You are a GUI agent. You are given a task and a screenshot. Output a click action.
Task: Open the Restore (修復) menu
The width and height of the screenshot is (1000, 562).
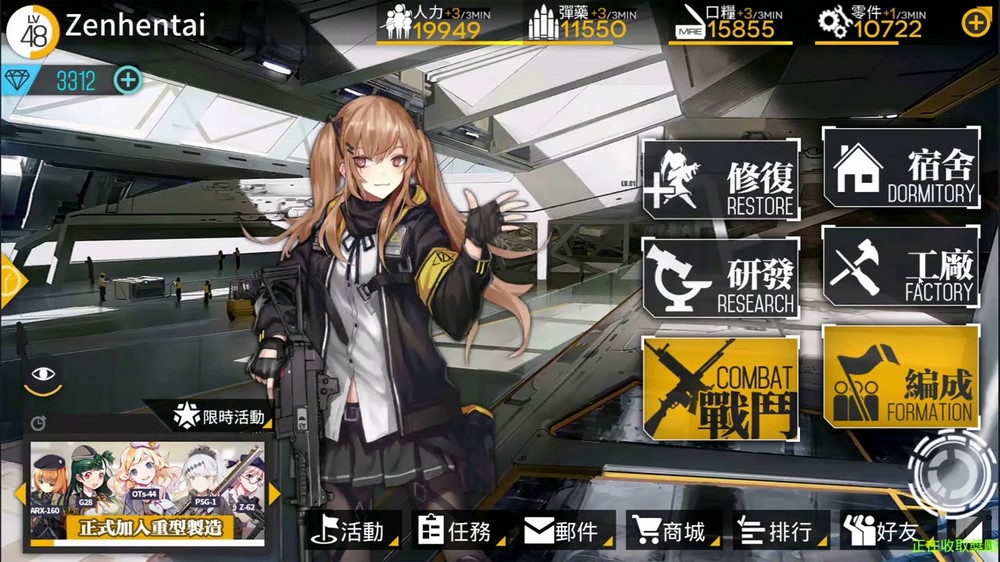[720, 182]
